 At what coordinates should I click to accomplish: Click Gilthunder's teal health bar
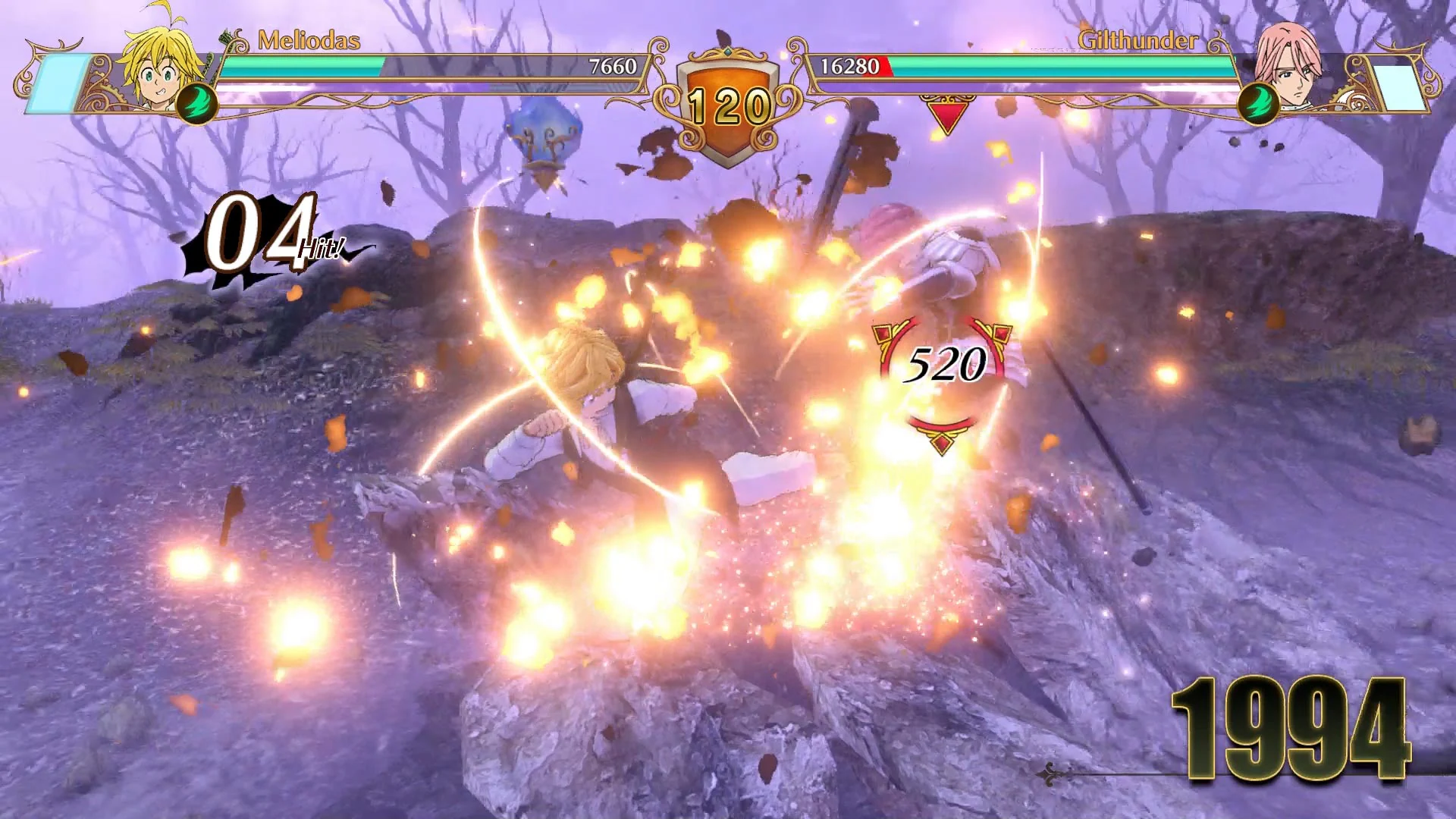(x=1062, y=67)
